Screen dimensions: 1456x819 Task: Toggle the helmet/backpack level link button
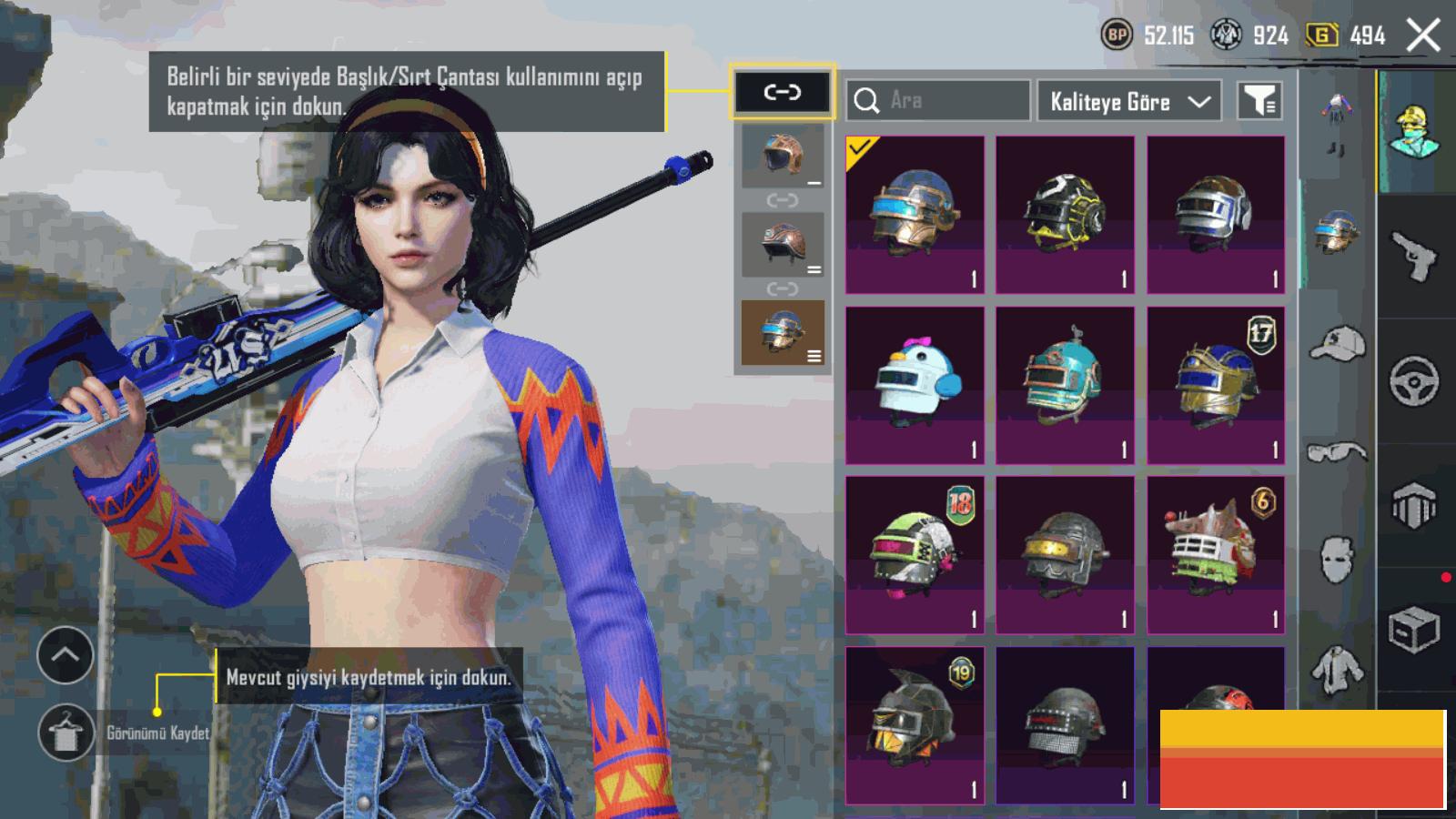tap(782, 92)
